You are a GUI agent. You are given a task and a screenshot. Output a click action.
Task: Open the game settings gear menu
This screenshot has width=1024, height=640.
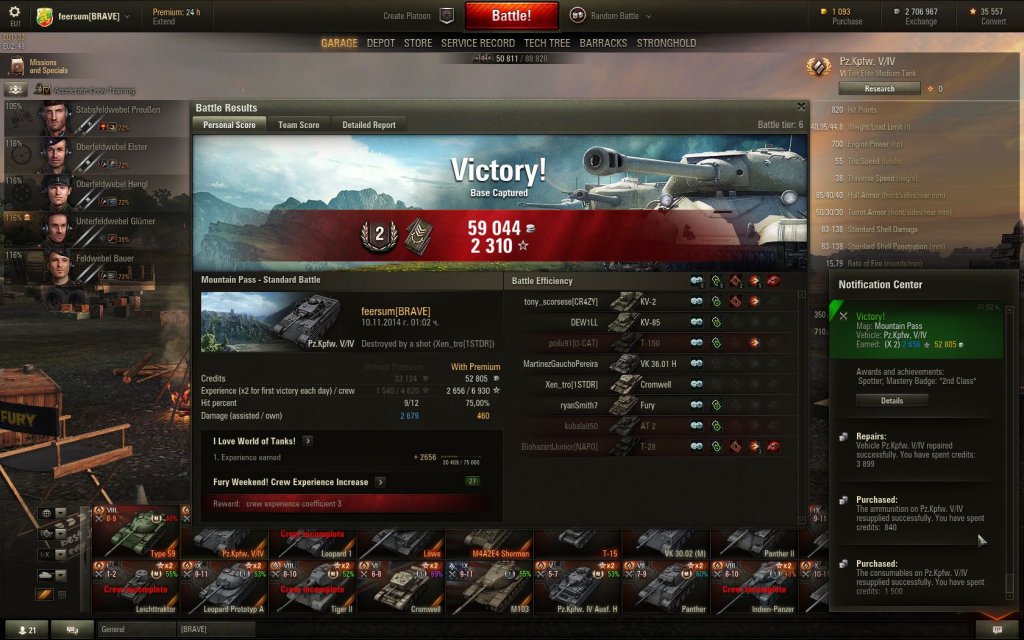click(x=14, y=12)
